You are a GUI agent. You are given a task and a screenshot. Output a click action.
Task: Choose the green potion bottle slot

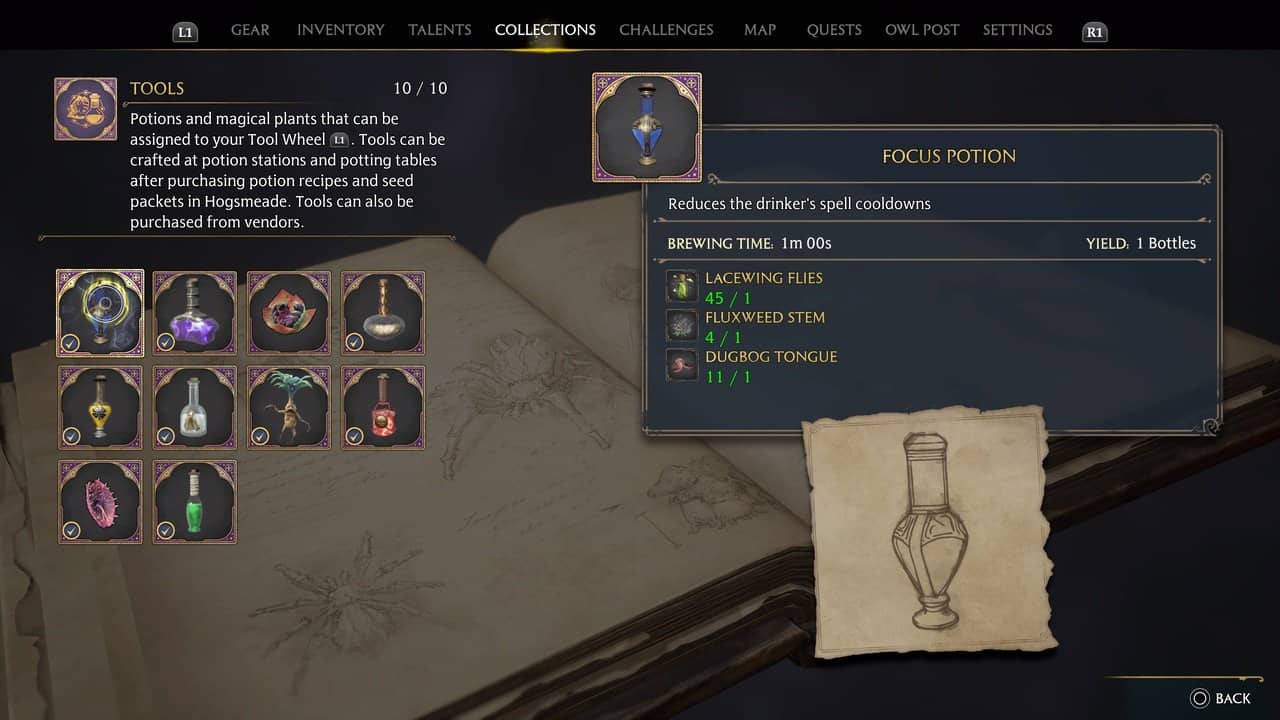tap(195, 502)
